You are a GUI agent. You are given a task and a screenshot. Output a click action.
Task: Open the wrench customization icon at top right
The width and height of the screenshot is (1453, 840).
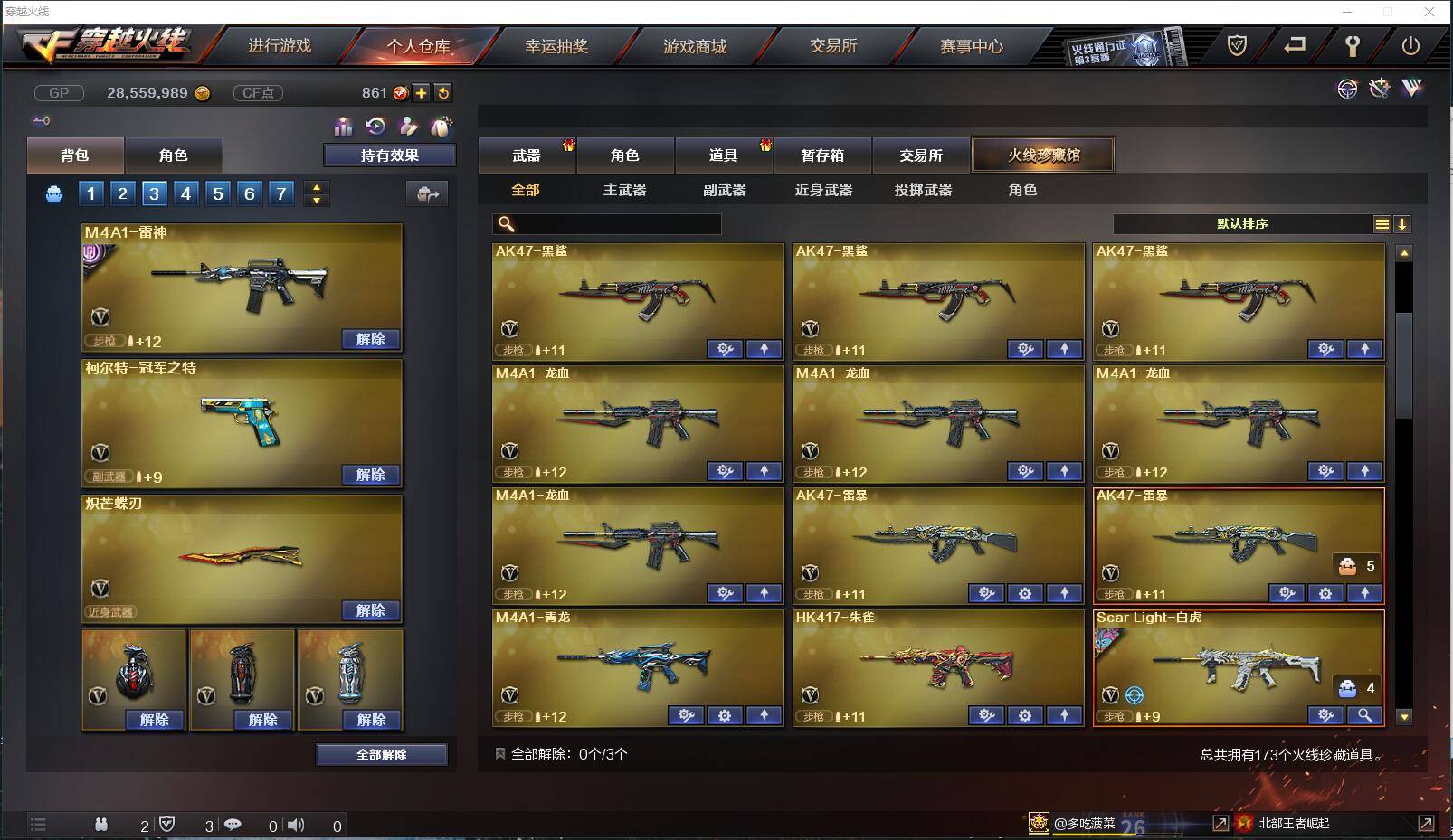[1379, 88]
